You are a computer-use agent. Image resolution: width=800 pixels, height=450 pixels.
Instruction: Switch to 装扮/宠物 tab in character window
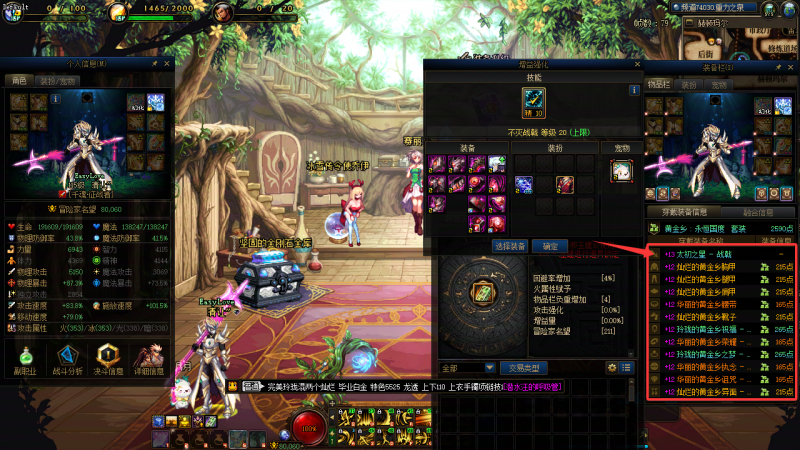coord(57,81)
